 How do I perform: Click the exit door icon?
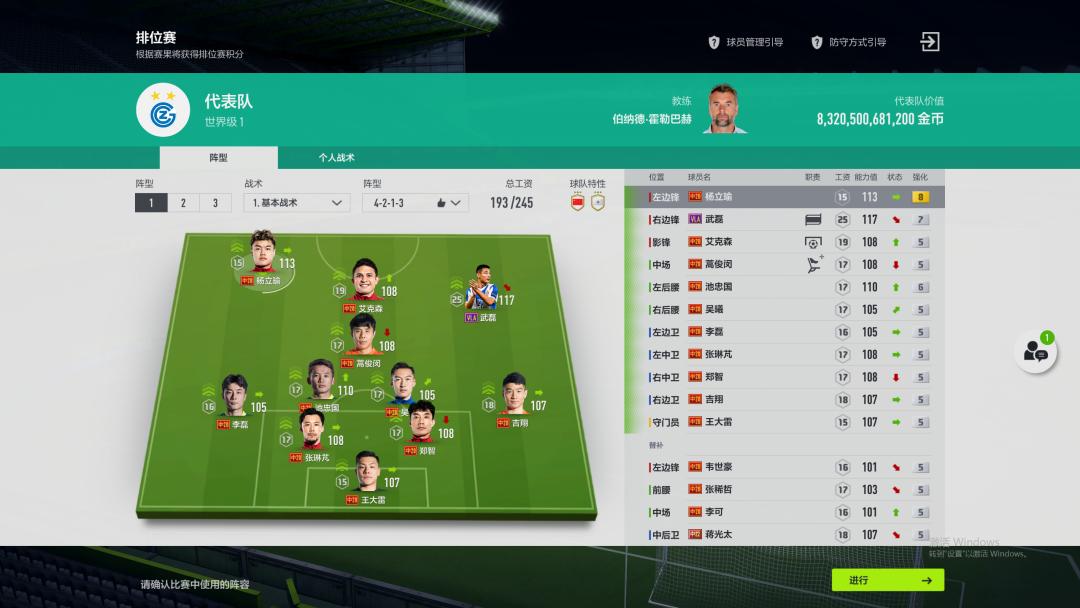(930, 42)
